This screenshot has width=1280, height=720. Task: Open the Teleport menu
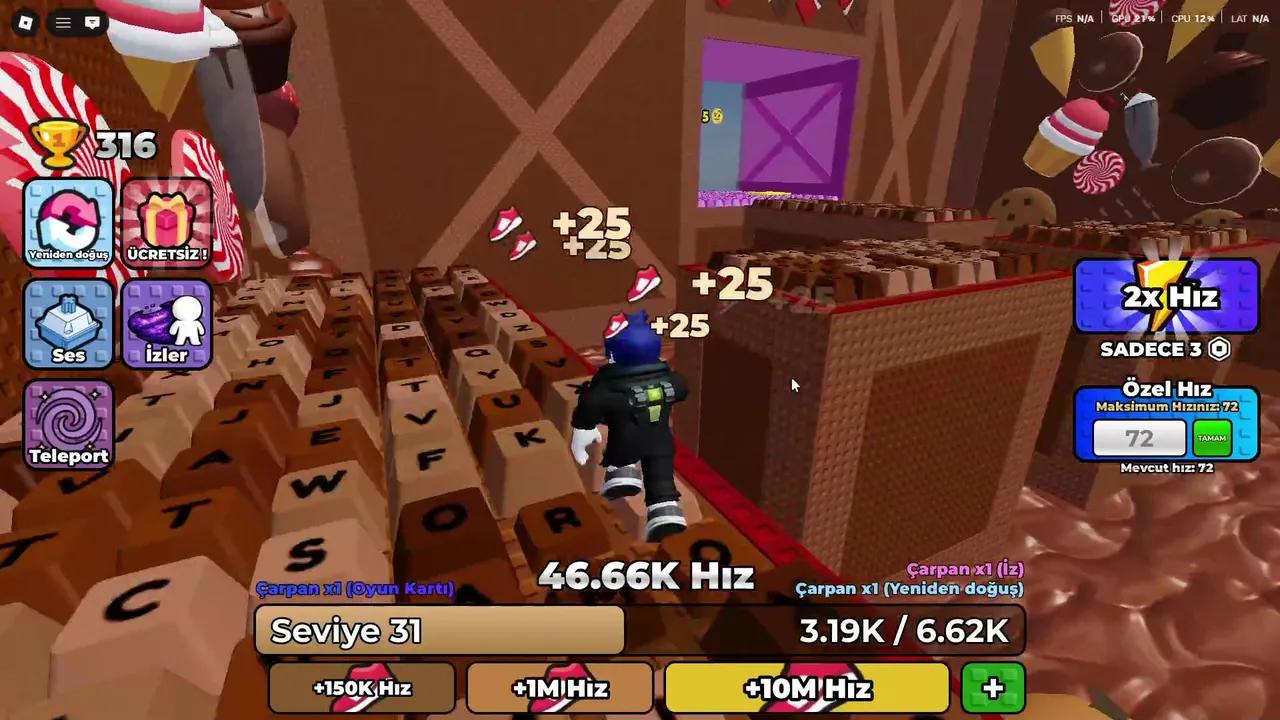[67, 425]
